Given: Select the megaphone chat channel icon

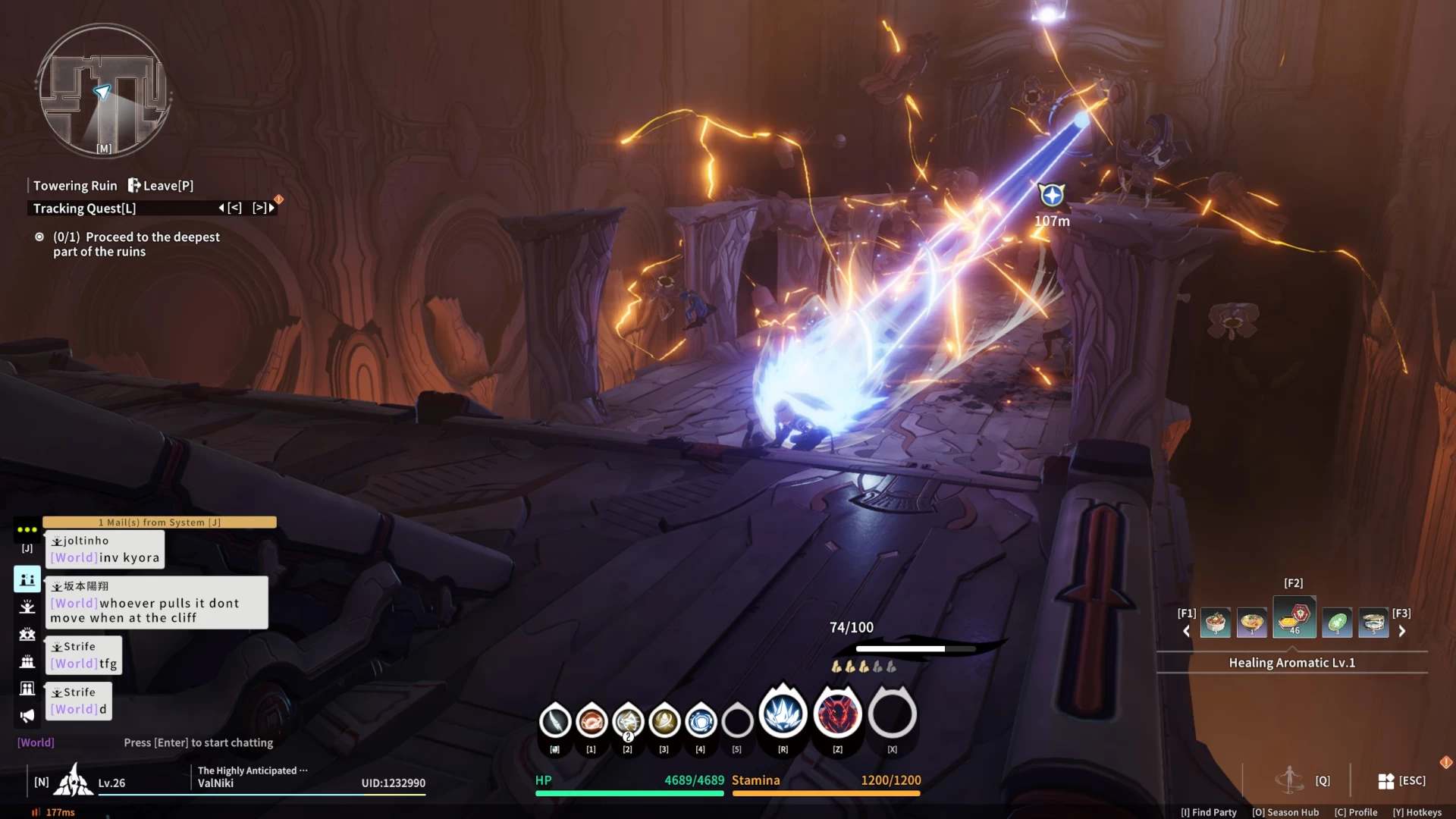Looking at the screenshot, I should pyautogui.click(x=27, y=716).
